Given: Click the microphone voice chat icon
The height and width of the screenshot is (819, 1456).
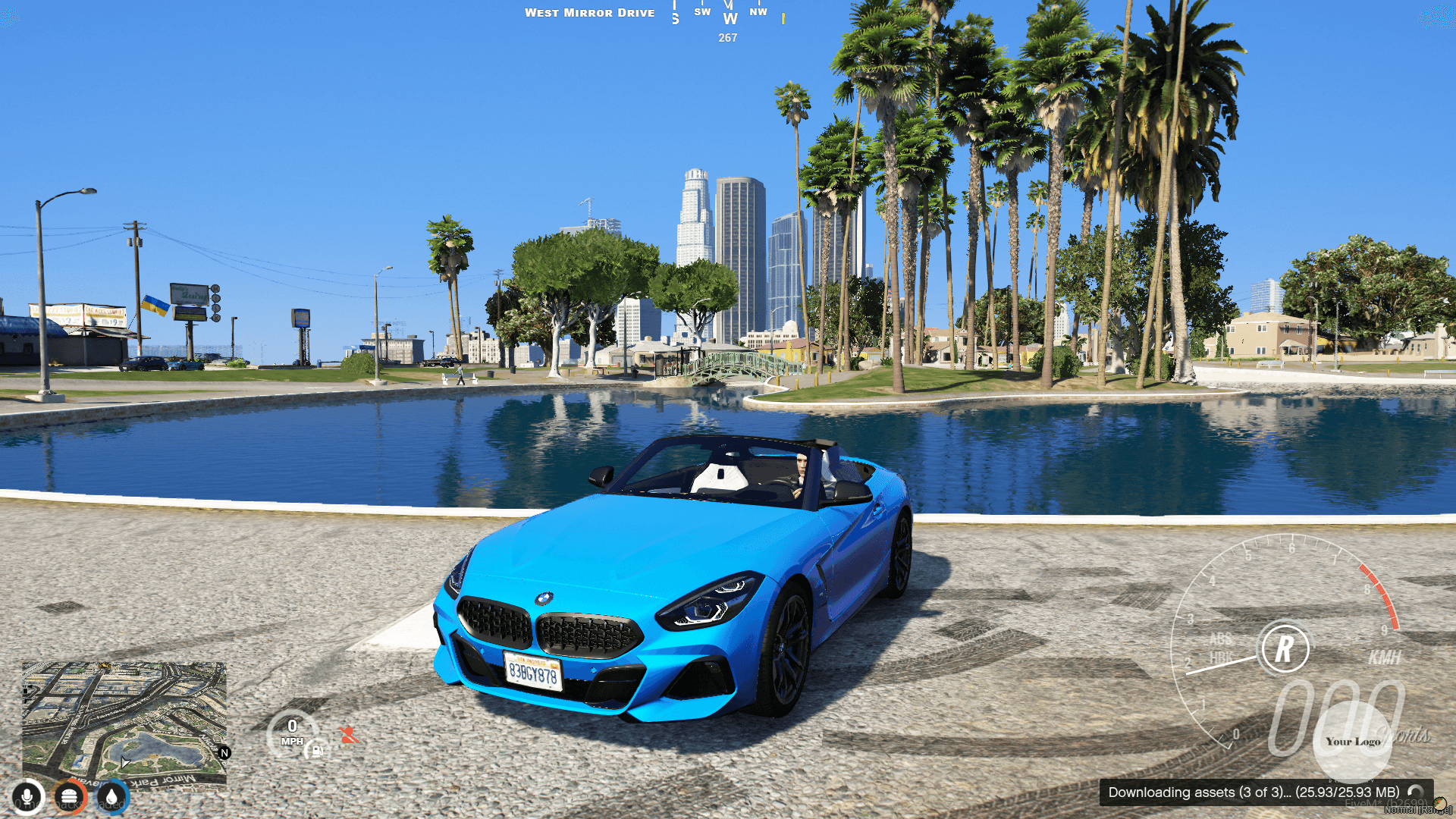Looking at the screenshot, I should [x=27, y=796].
